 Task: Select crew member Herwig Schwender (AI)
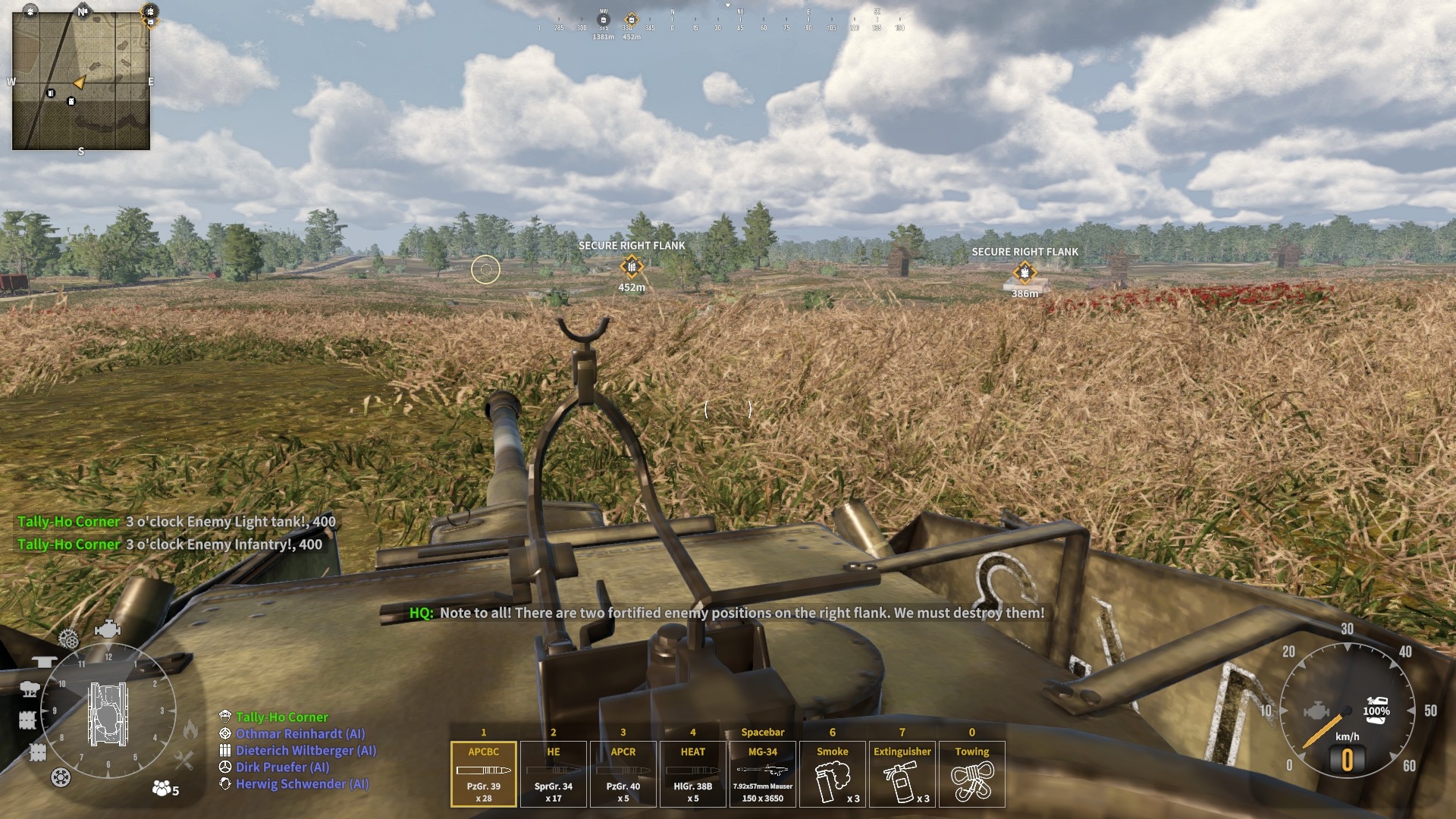pos(302,784)
